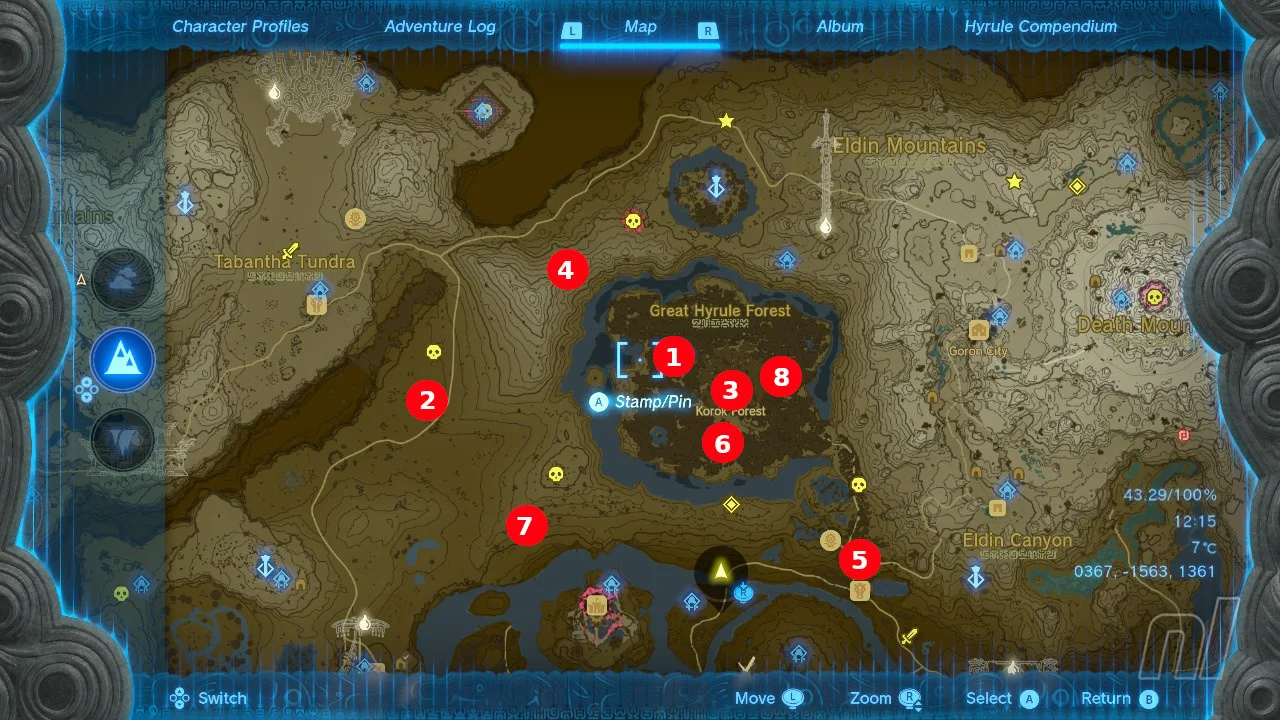Click the skull enemy camp icon in Tabantha Tundra

[434, 352]
